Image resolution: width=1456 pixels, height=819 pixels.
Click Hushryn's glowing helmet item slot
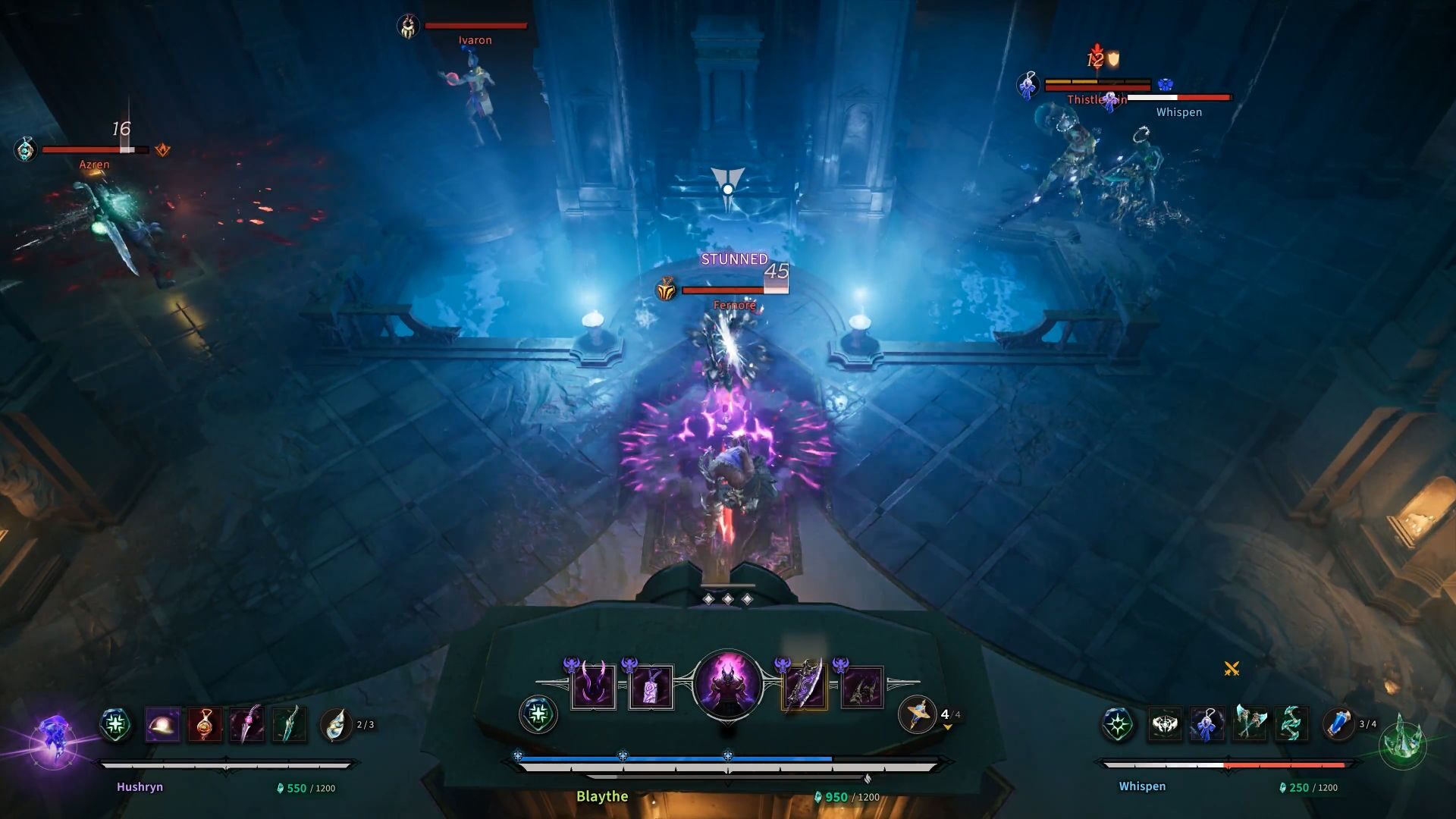pyautogui.click(x=162, y=723)
